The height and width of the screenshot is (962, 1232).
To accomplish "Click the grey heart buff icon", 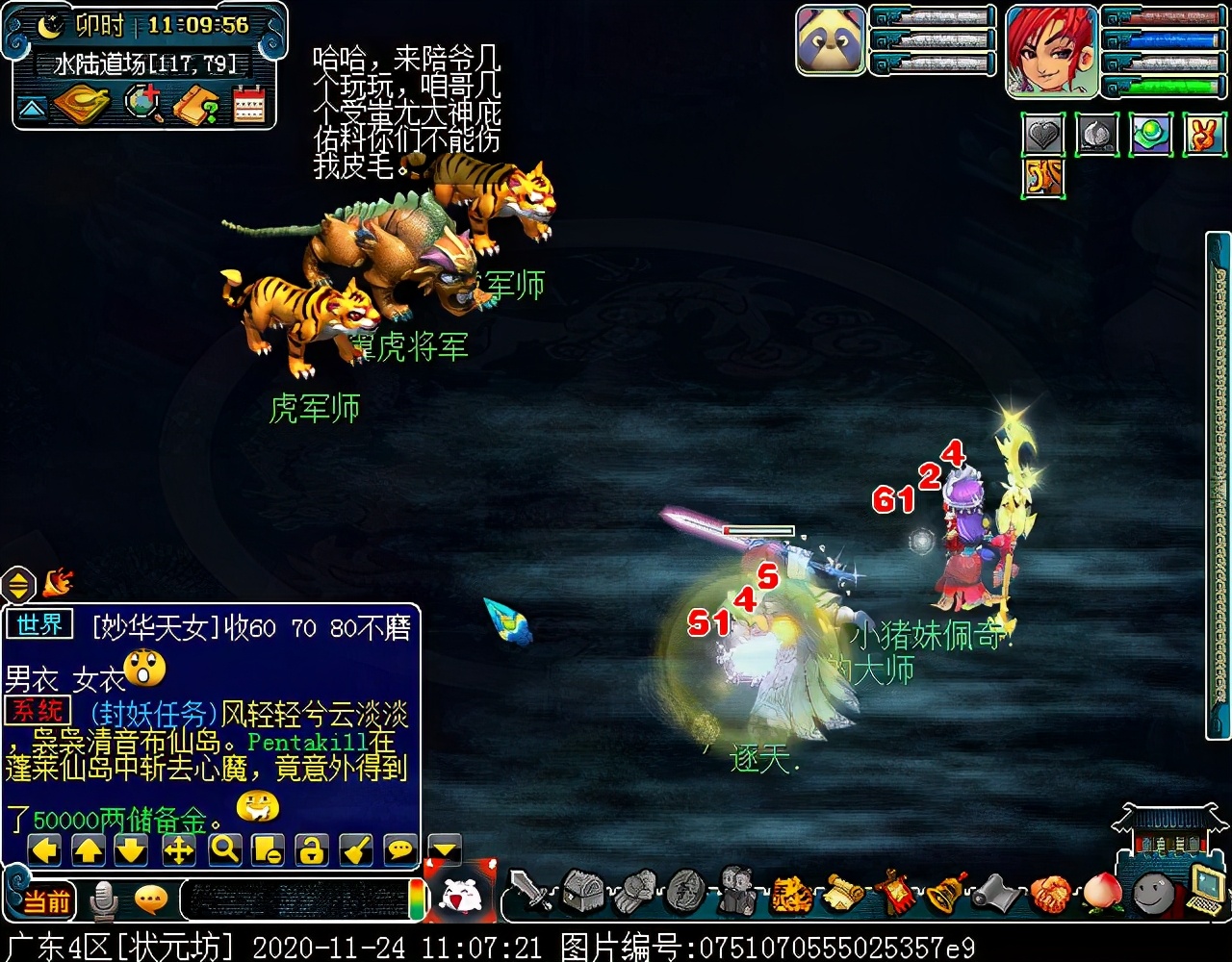I will tap(1043, 136).
